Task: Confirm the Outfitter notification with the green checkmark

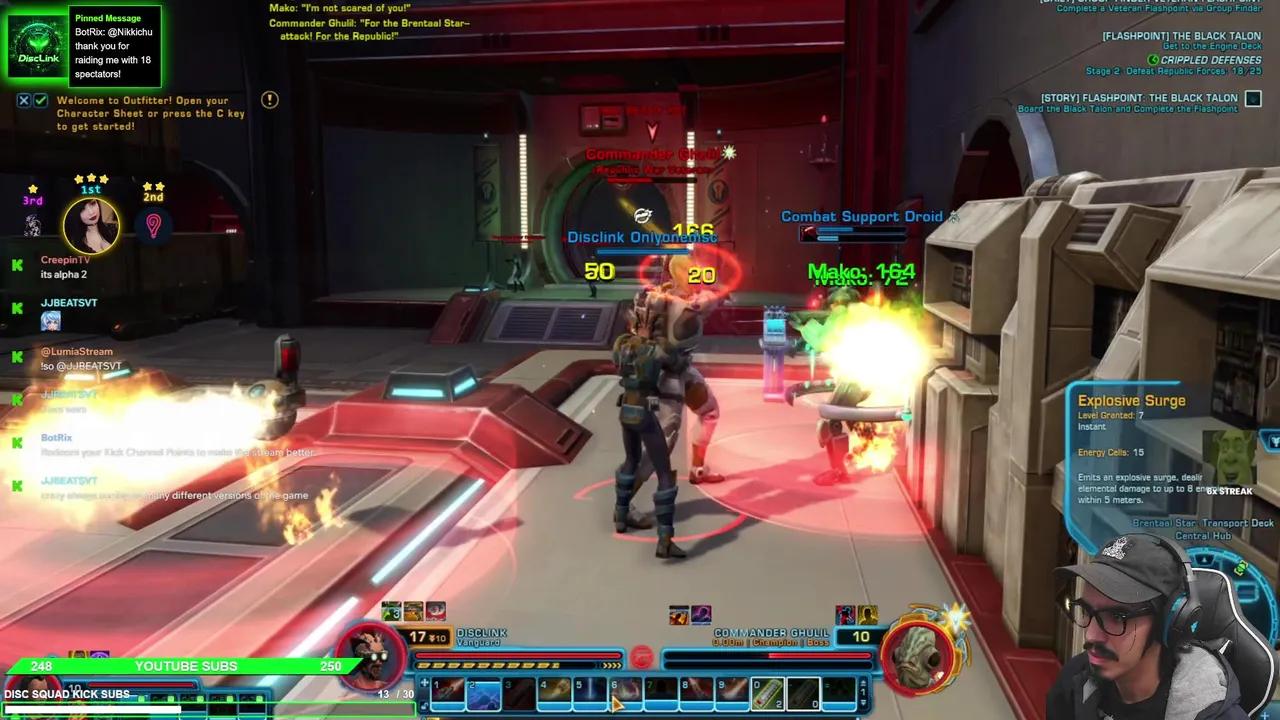Action: (x=40, y=101)
